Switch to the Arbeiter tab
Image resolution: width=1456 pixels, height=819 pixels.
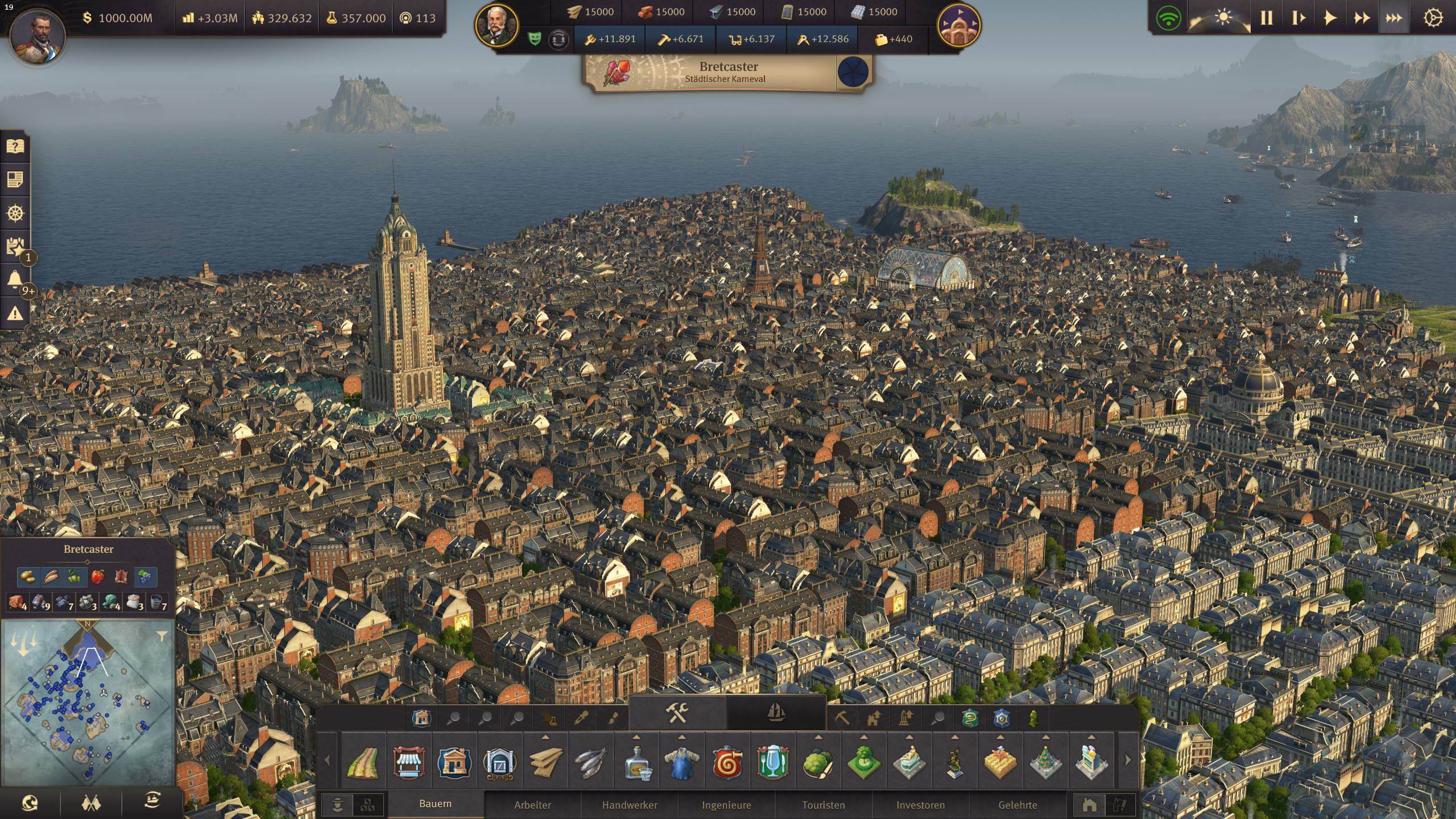point(532,805)
